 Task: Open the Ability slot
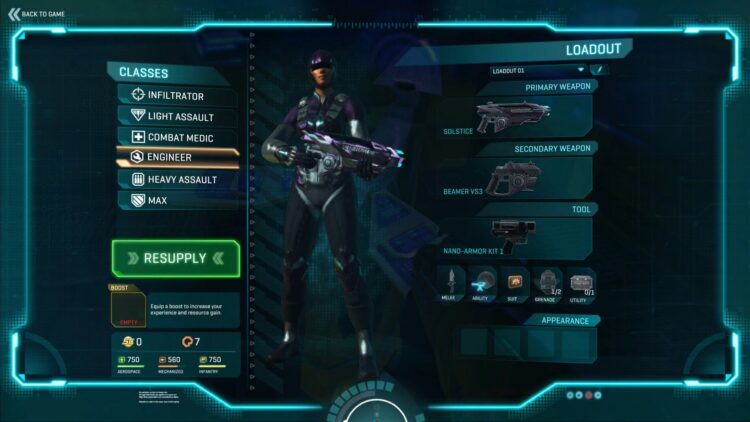pos(482,283)
